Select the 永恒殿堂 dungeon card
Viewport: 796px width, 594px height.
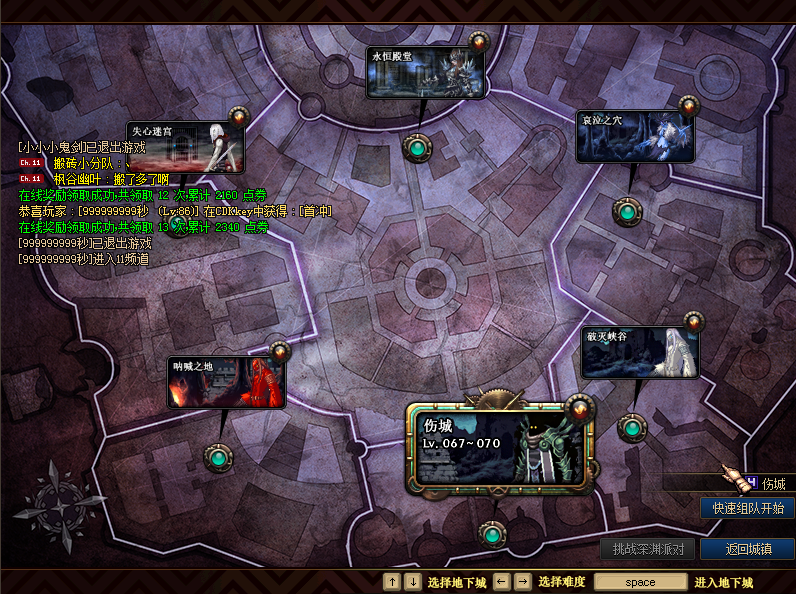(x=426, y=72)
